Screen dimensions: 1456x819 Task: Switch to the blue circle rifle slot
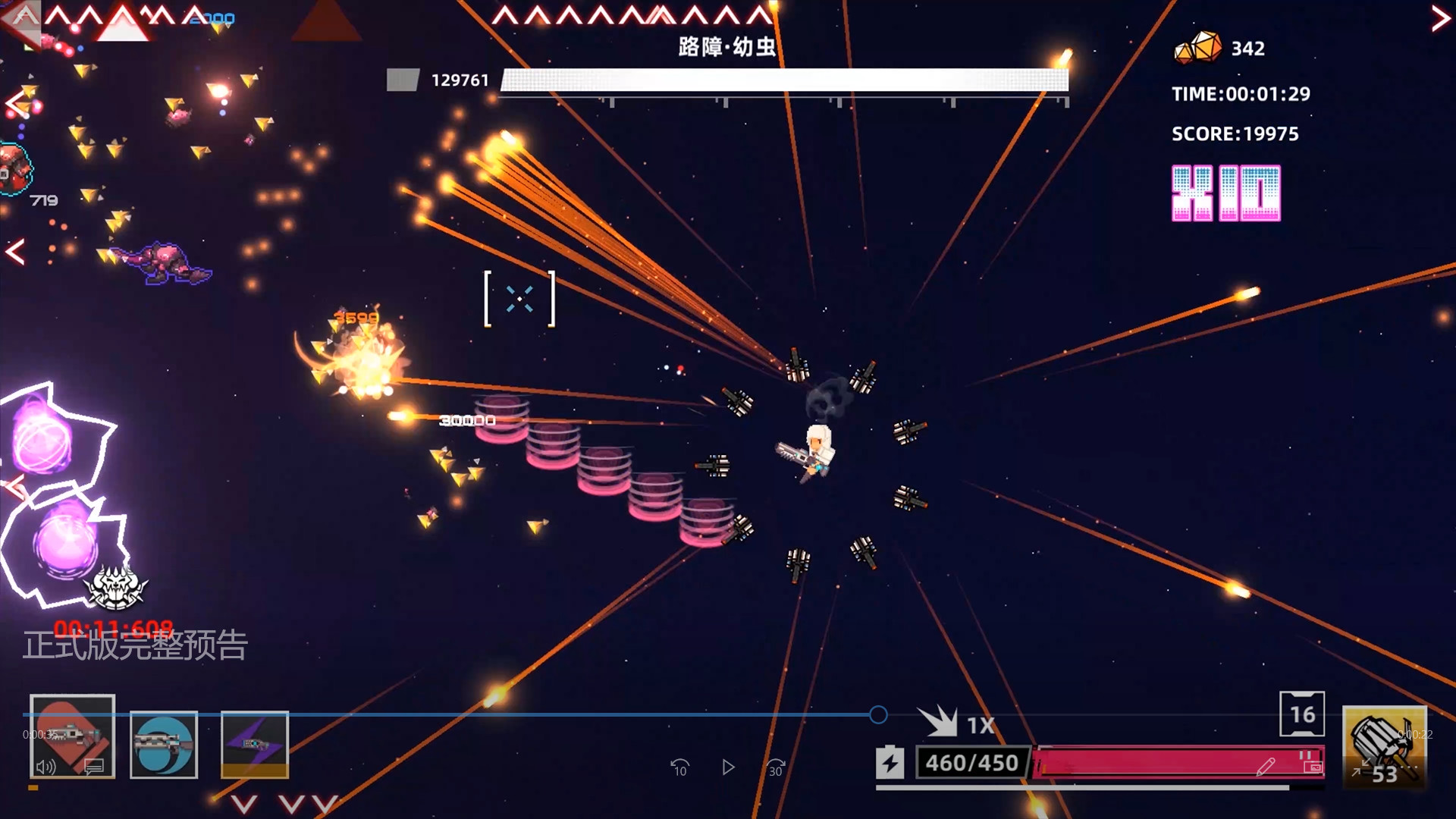[x=163, y=744]
